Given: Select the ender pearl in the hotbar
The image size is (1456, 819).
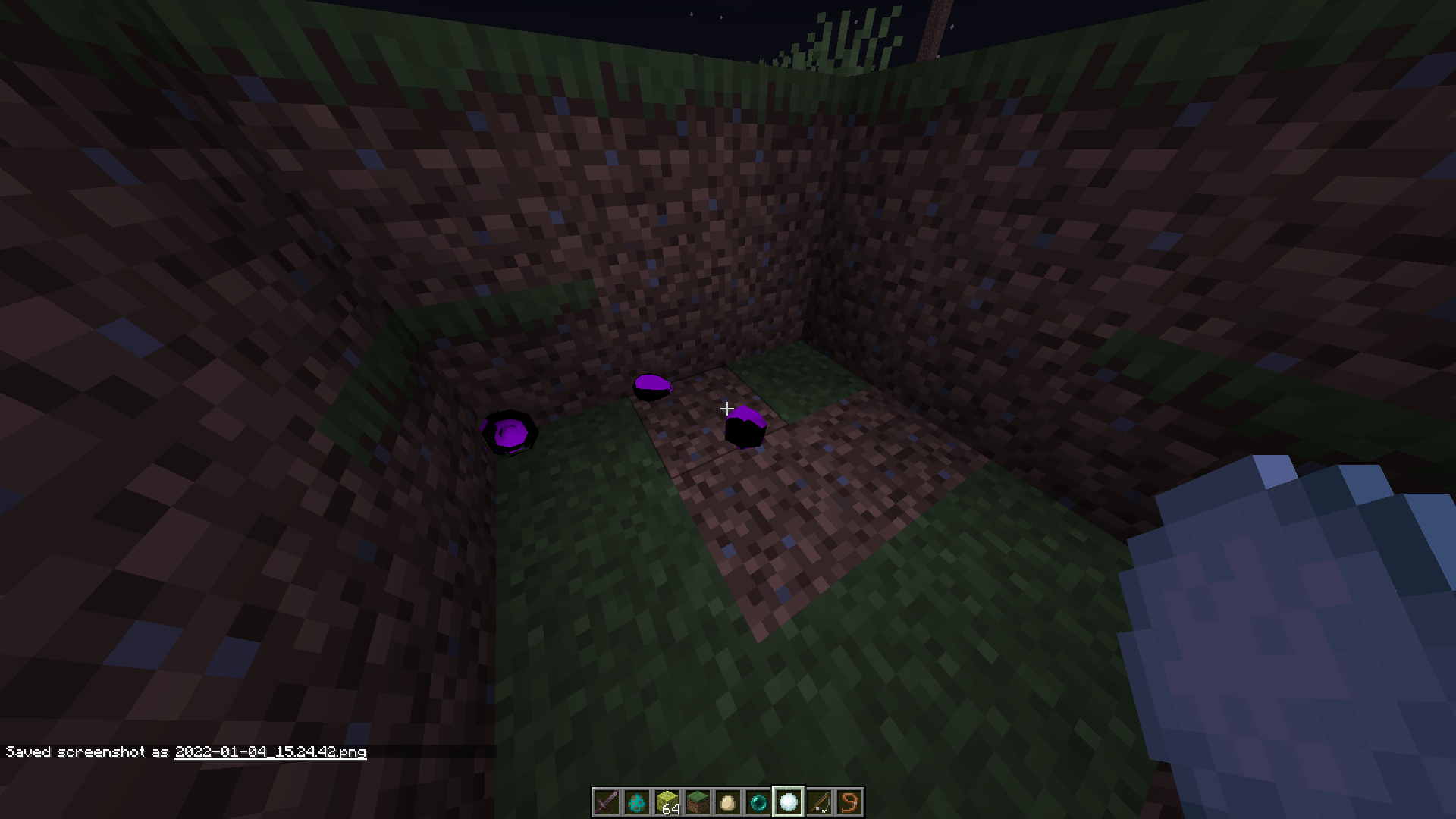Looking at the screenshot, I should [758, 802].
